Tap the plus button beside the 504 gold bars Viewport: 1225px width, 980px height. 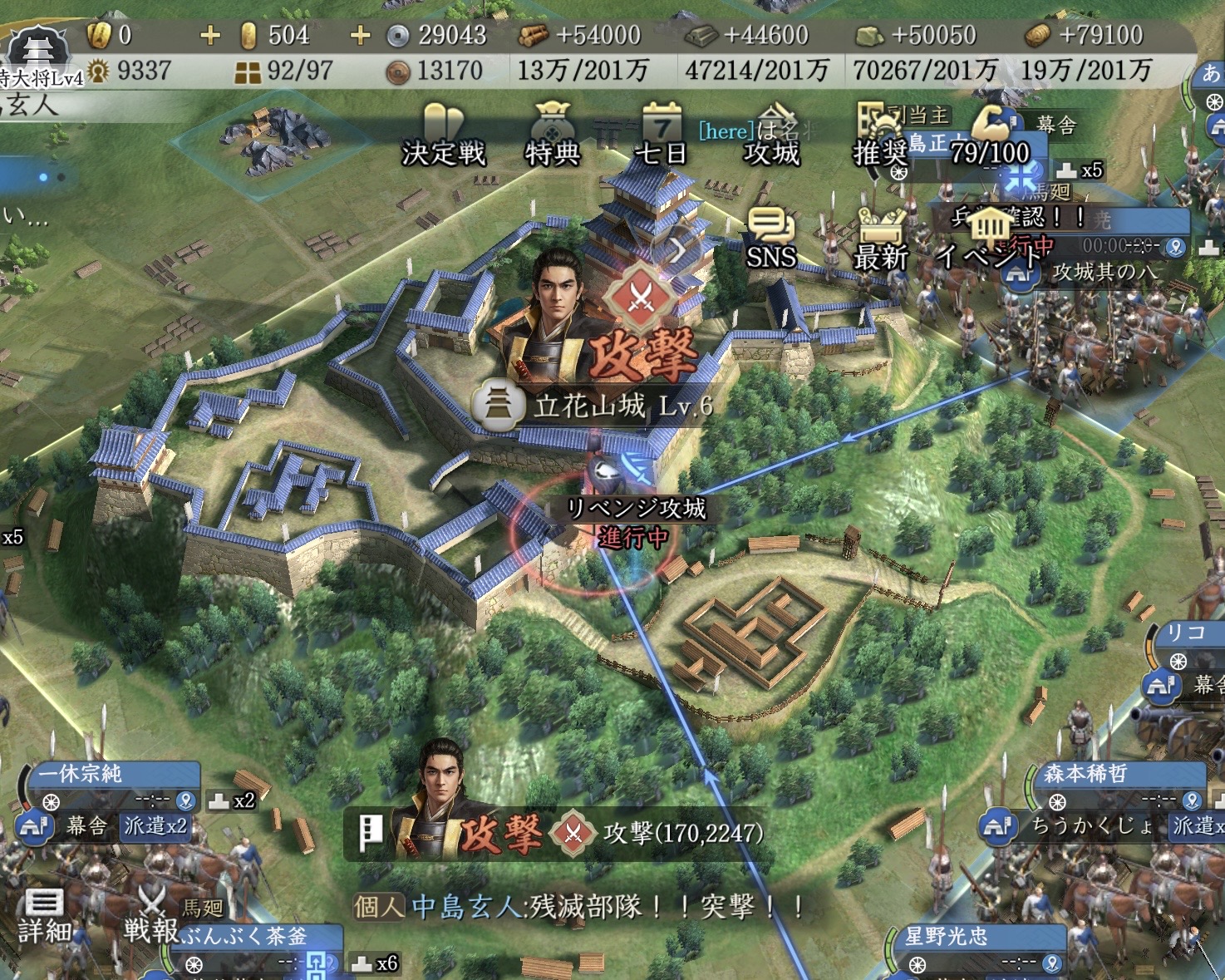pos(360,35)
